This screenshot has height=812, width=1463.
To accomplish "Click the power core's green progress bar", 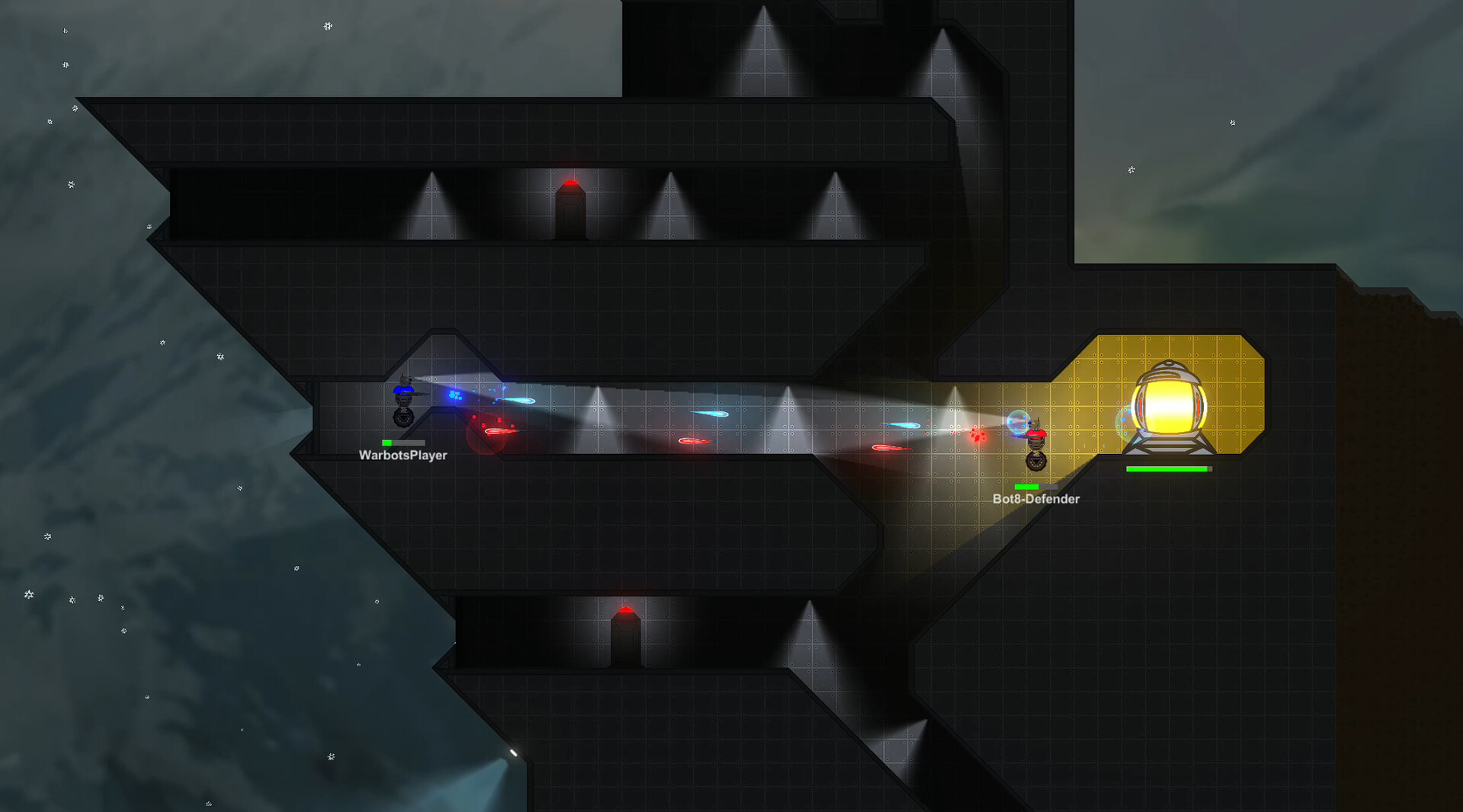I will 1167,470.
